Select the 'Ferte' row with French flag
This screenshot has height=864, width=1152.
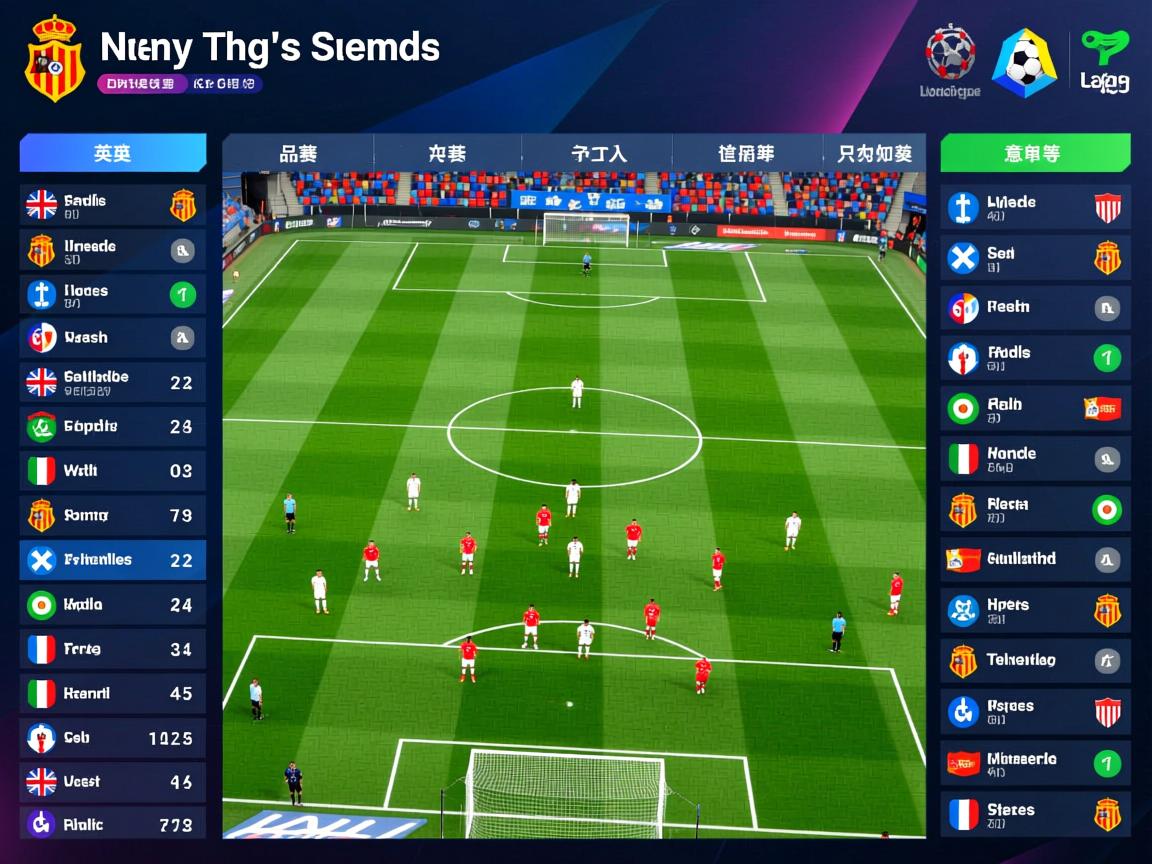pyautogui.click(x=112, y=649)
